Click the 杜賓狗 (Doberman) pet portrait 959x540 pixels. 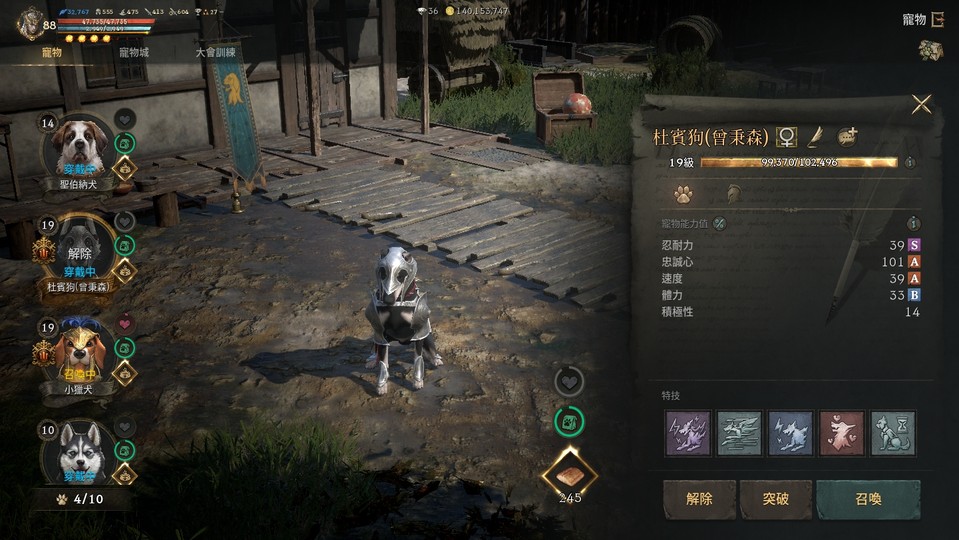75,250
